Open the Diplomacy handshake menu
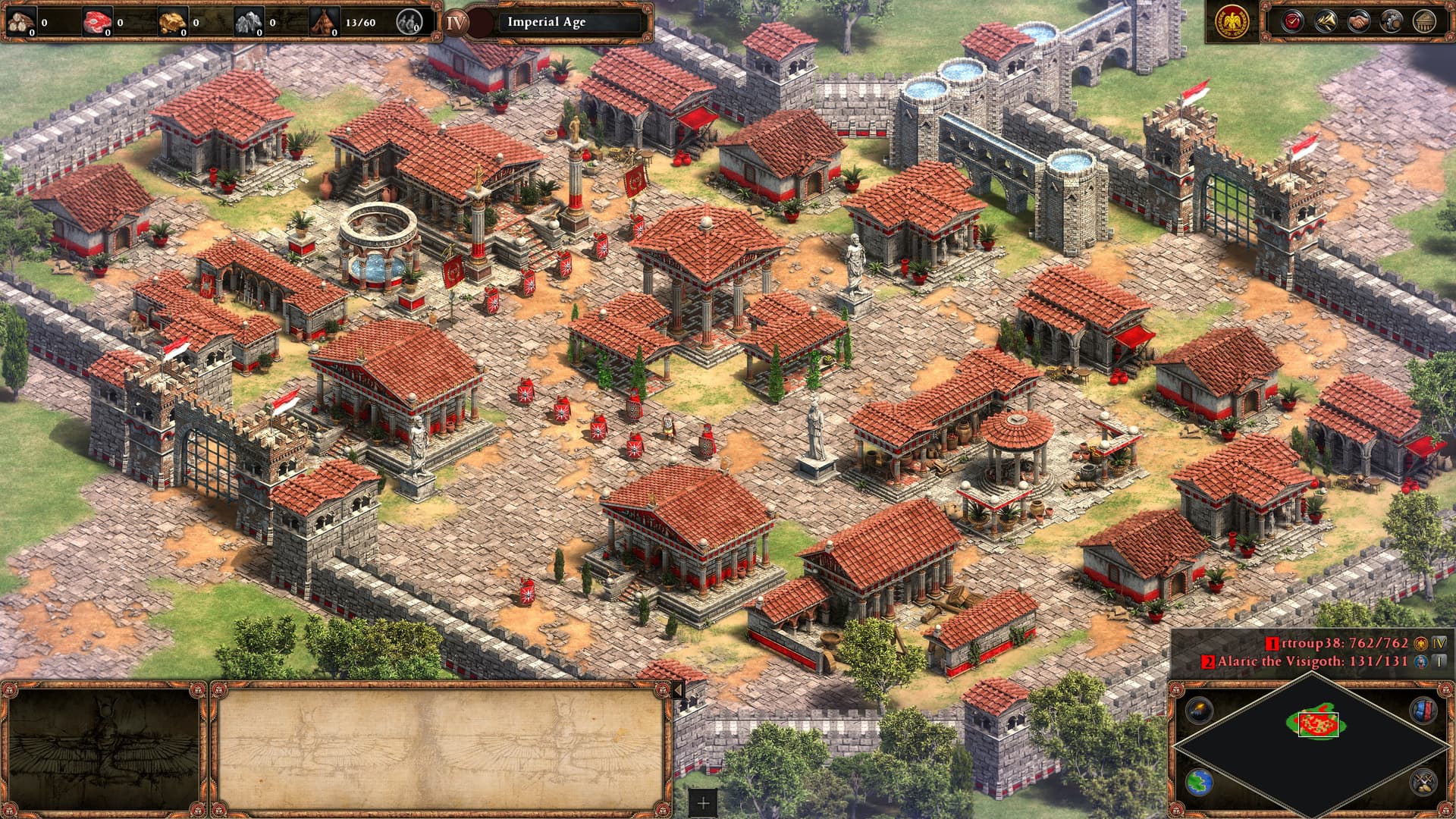 point(1358,20)
